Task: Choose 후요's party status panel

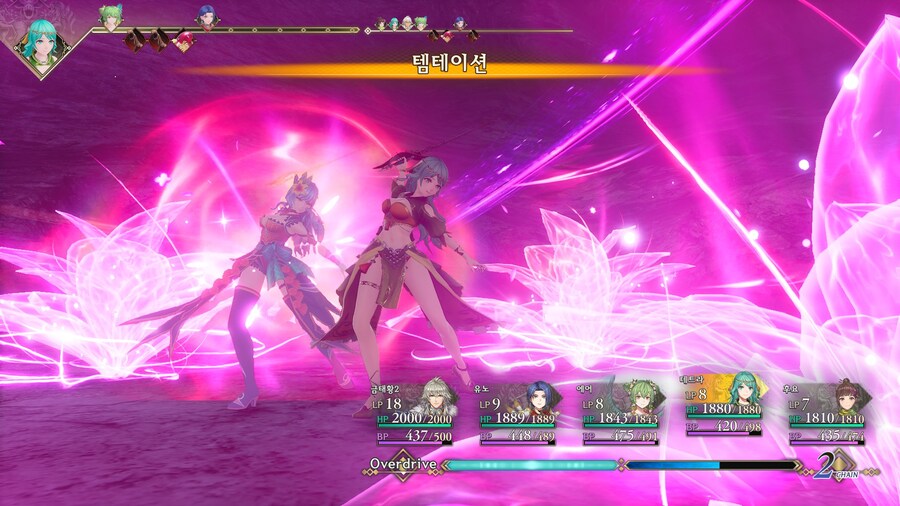Action: tap(828, 411)
